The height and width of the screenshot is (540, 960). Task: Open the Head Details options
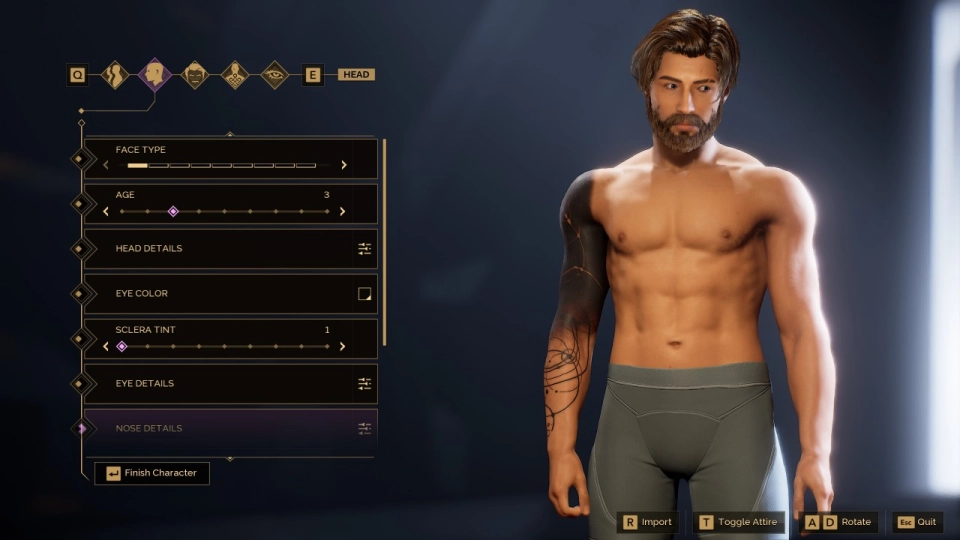[364, 248]
